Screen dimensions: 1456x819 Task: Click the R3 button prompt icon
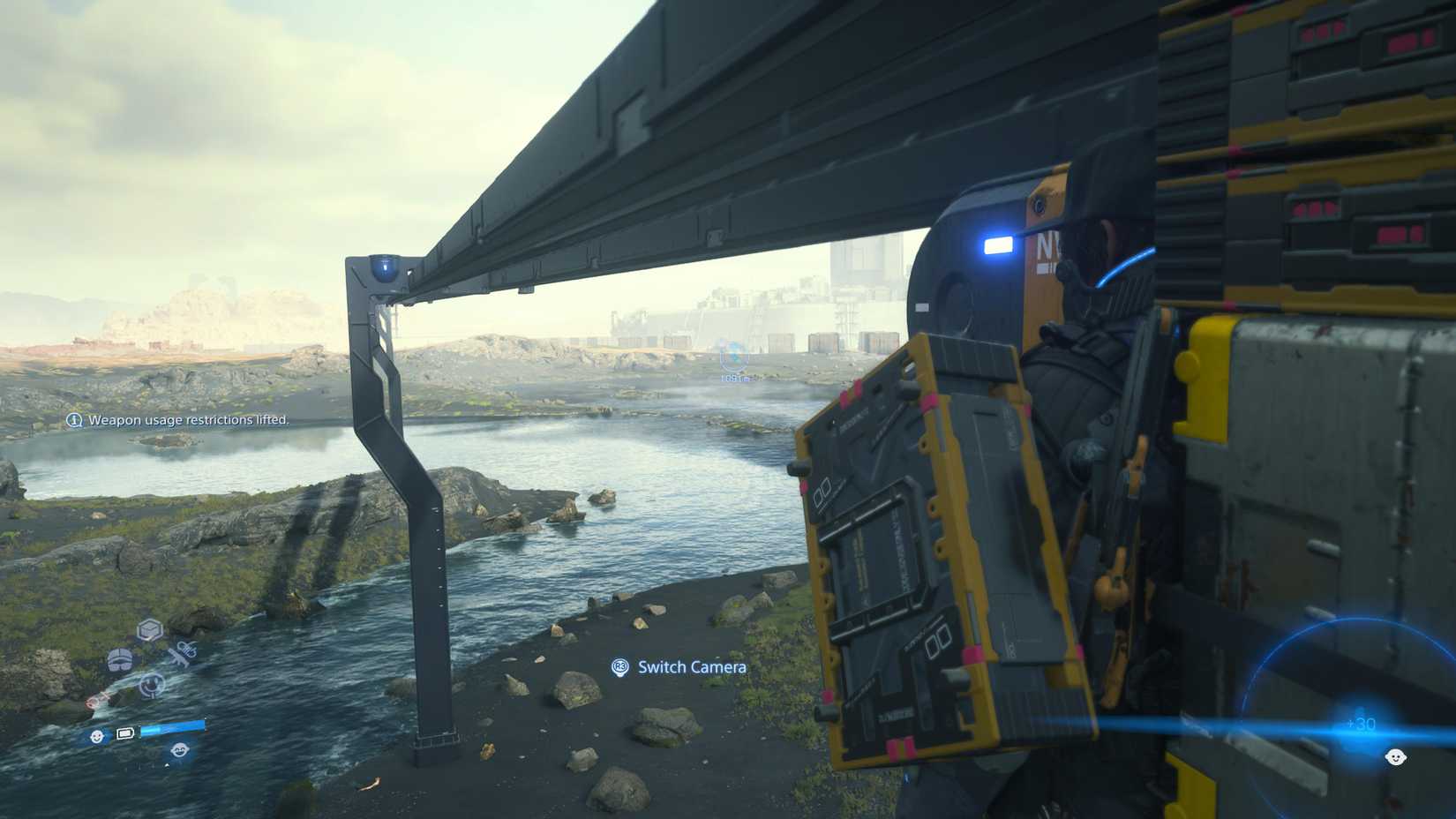pyautogui.click(x=619, y=668)
